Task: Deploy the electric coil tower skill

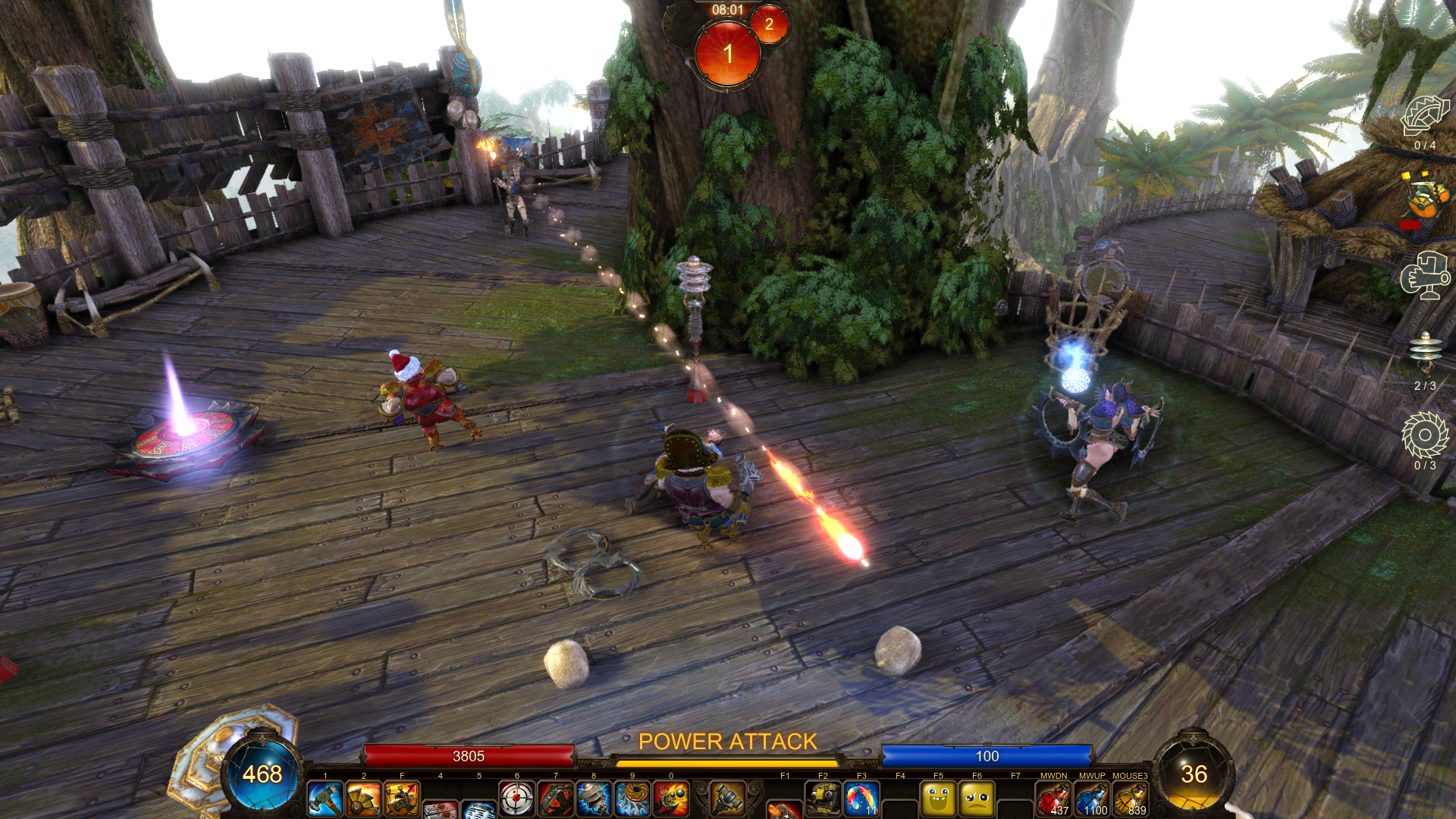Action: pos(594,799)
